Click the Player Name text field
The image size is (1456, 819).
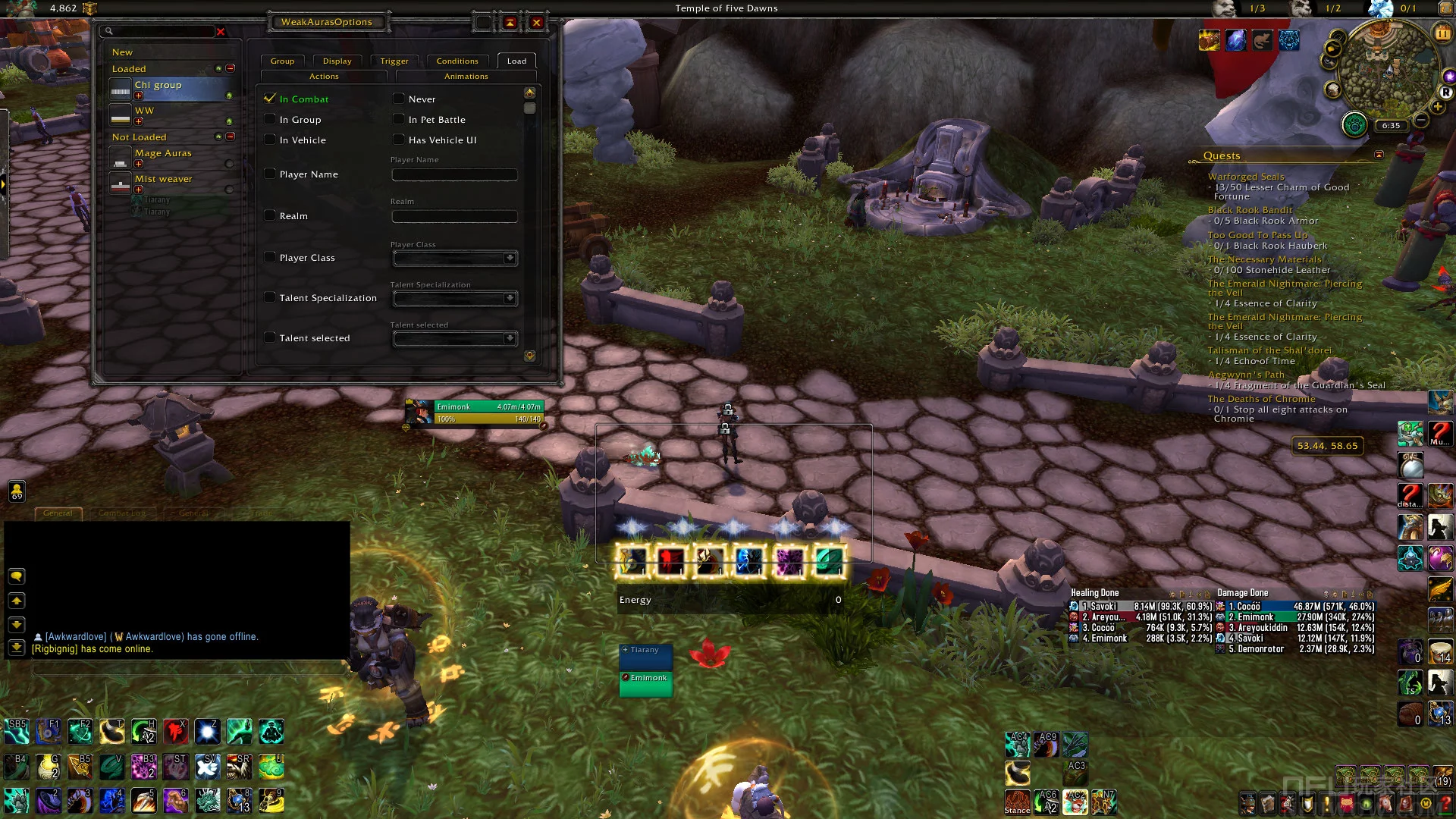(454, 175)
